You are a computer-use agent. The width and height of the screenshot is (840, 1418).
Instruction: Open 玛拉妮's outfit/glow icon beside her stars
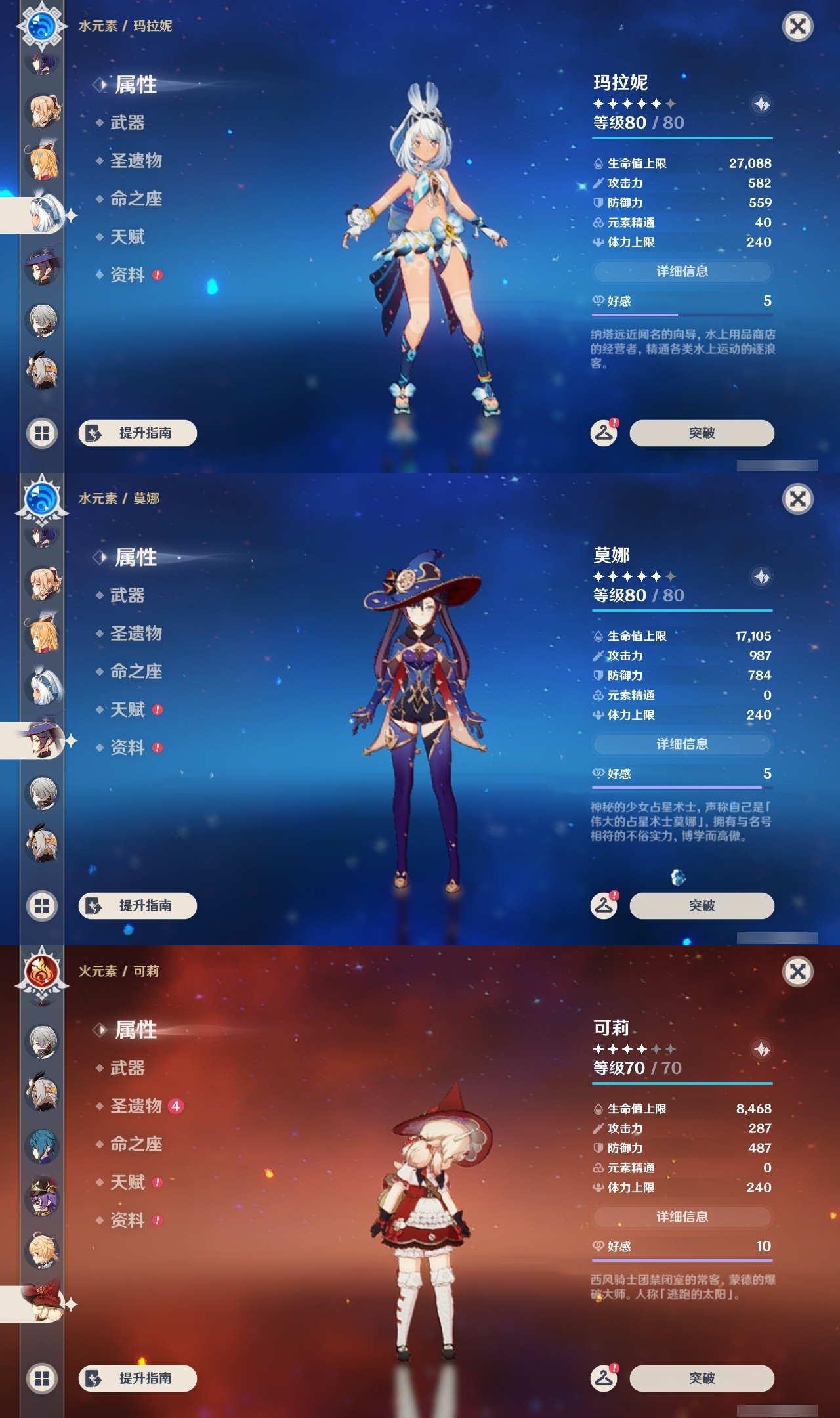coord(763,103)
